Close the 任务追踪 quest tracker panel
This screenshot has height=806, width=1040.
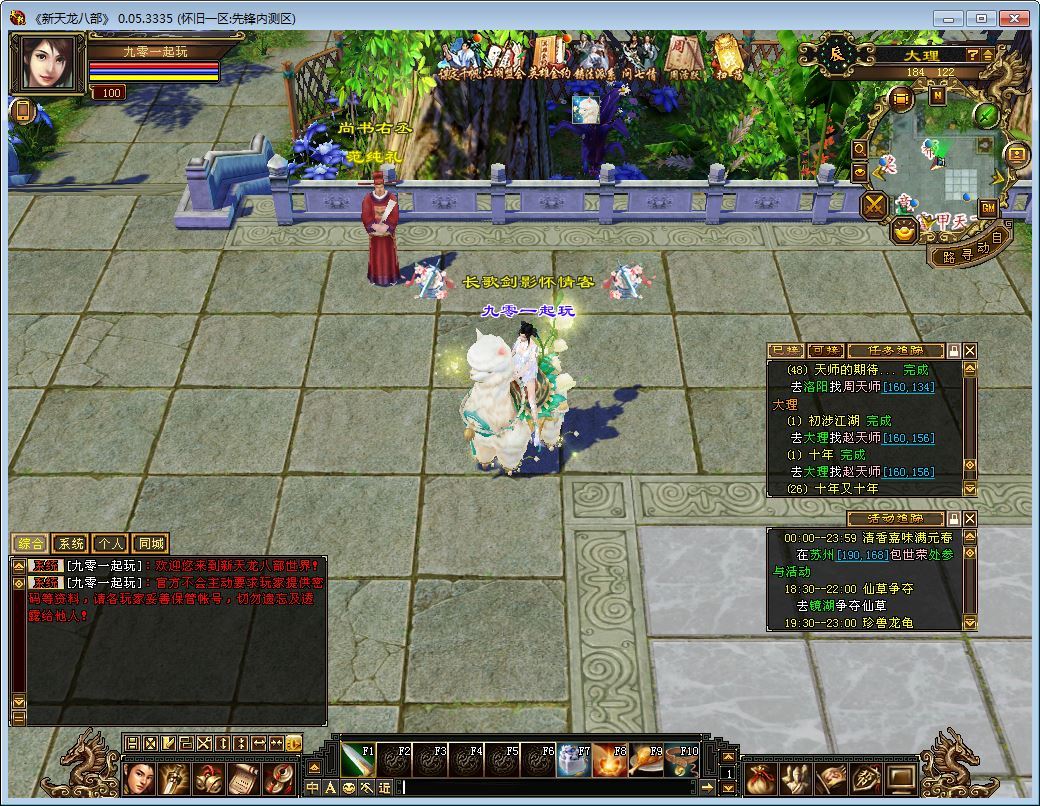[970, 351]
